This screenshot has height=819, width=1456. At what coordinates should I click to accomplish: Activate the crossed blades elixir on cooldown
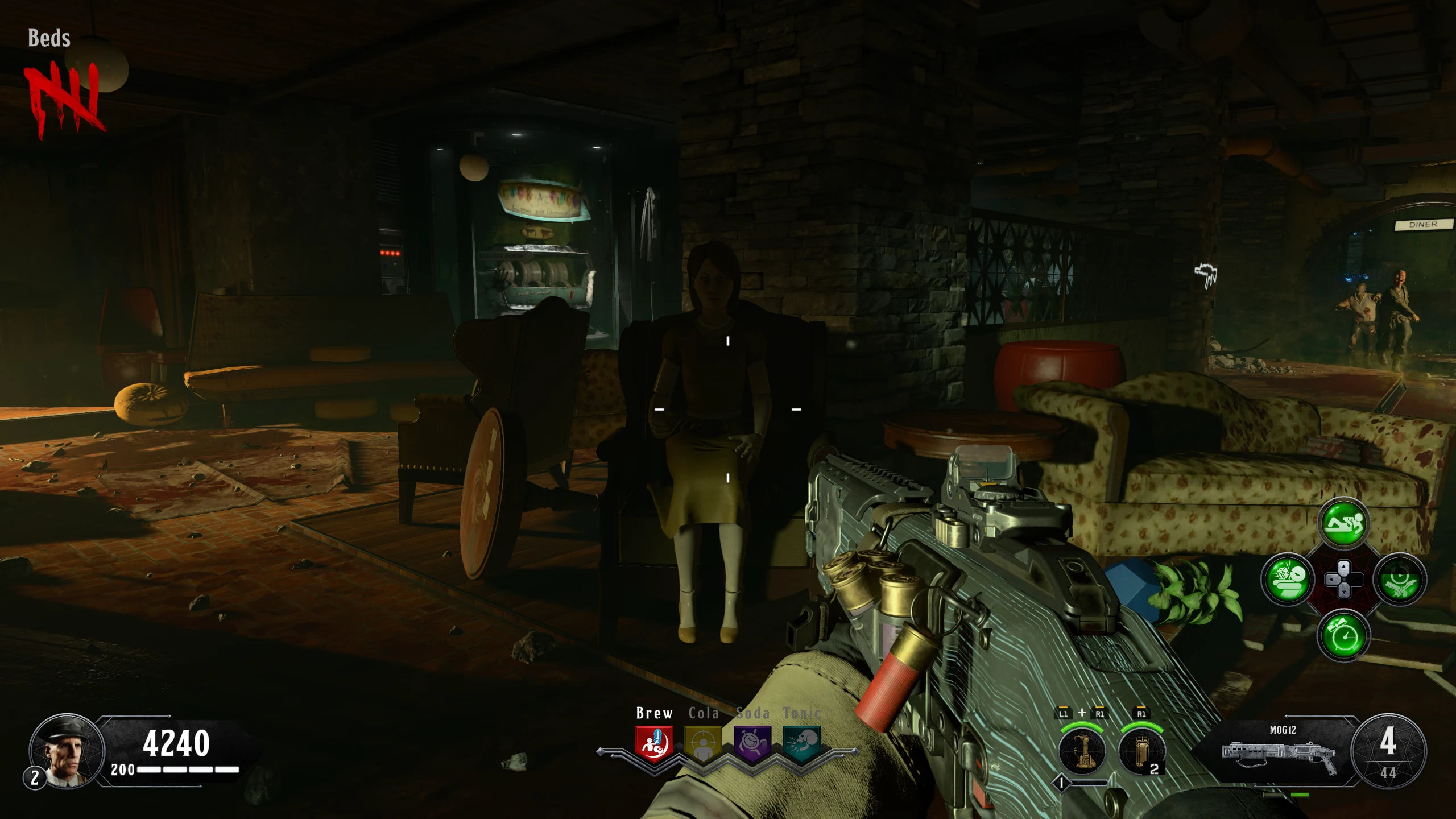coord(1399,580)
